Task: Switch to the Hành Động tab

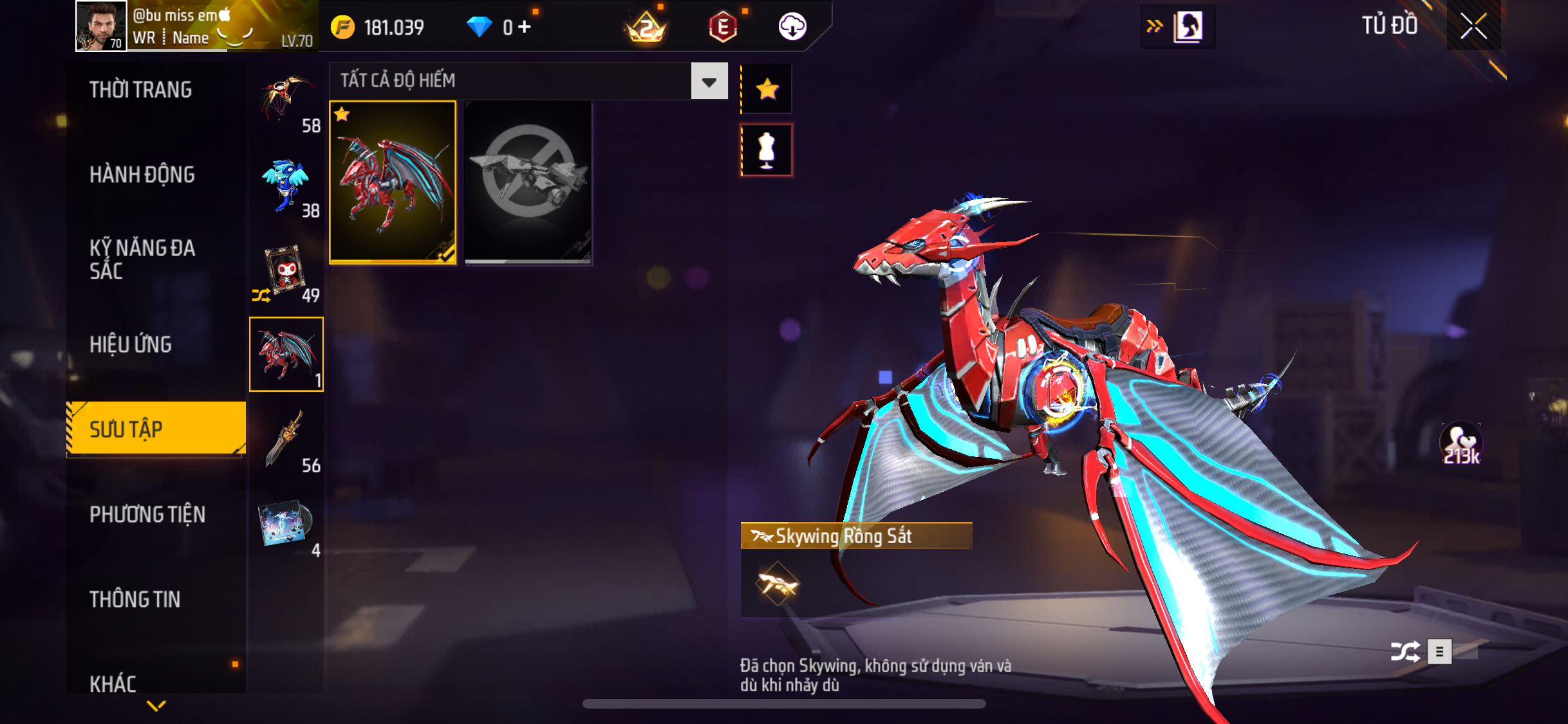Action: (142, 174)
